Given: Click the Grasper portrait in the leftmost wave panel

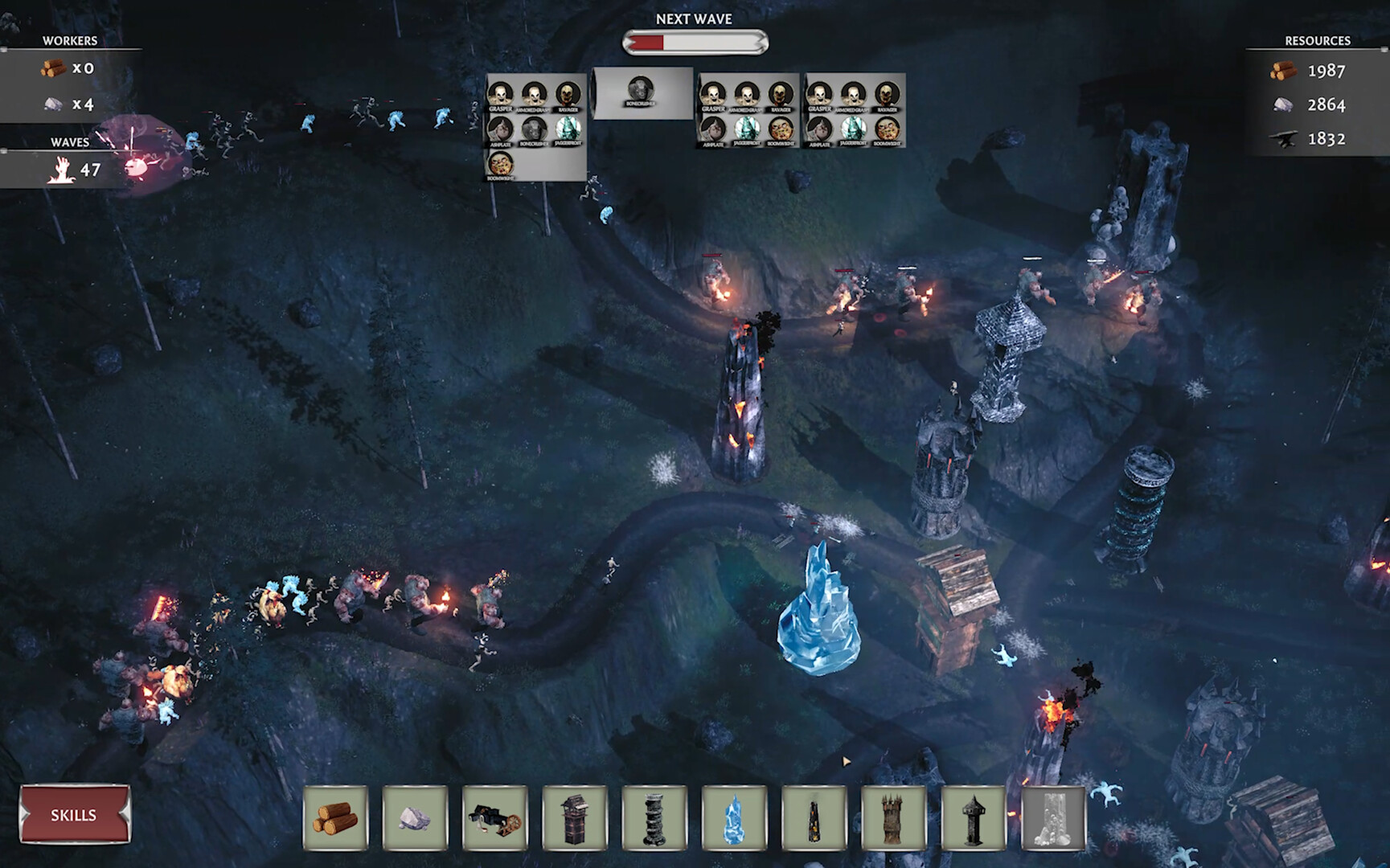Looking at the screenshot, I should (500, 94).
